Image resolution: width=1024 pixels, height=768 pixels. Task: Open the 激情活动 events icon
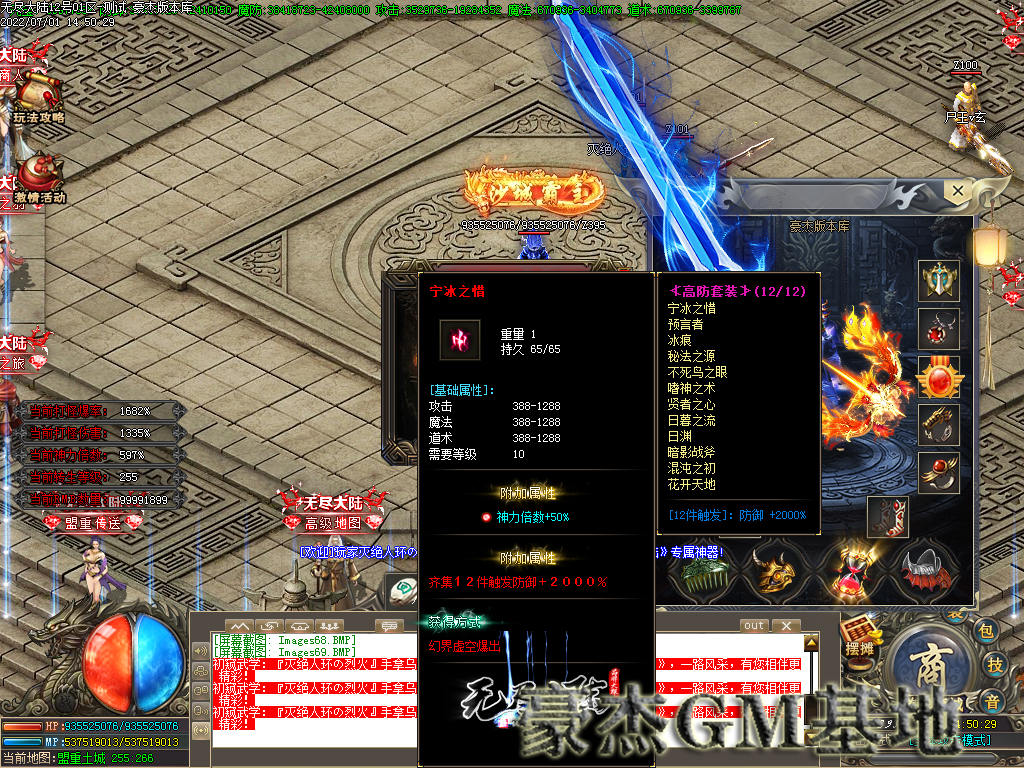40,180
